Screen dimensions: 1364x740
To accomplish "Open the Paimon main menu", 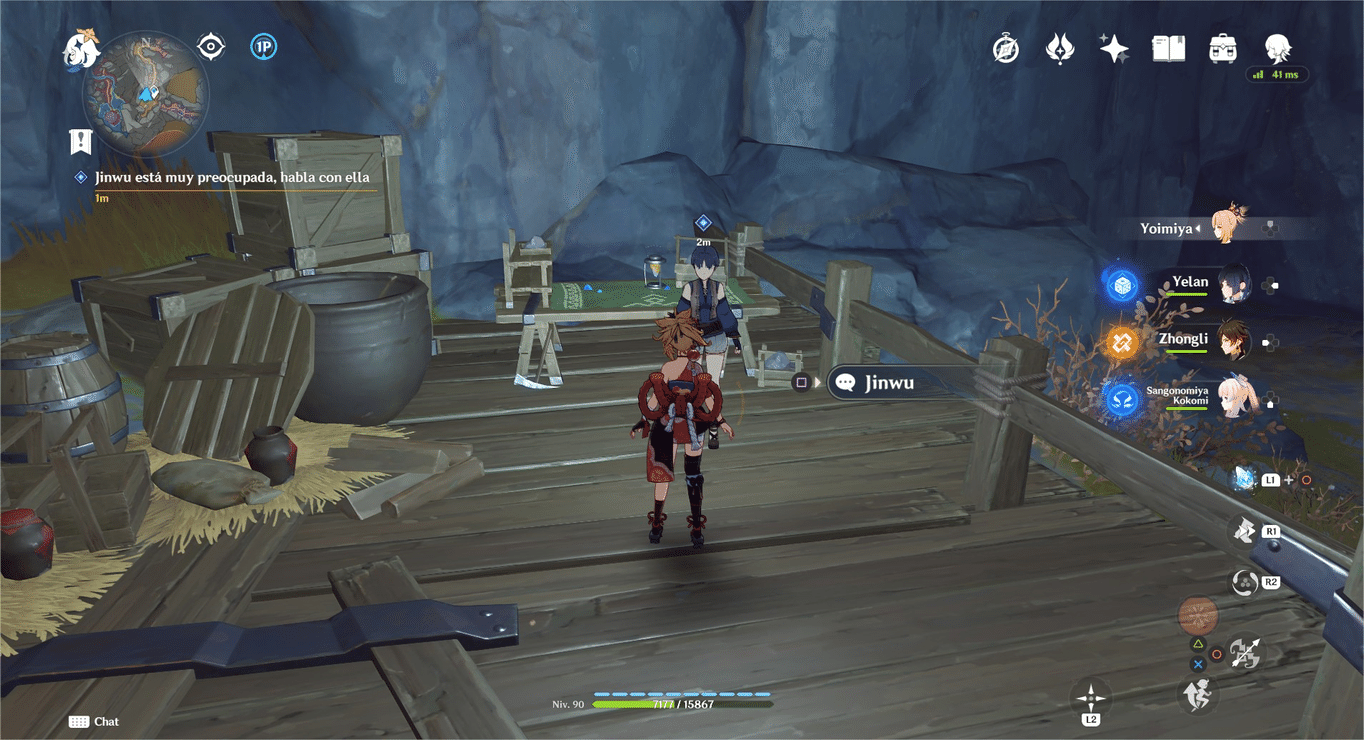I will [x=81, y=49].
